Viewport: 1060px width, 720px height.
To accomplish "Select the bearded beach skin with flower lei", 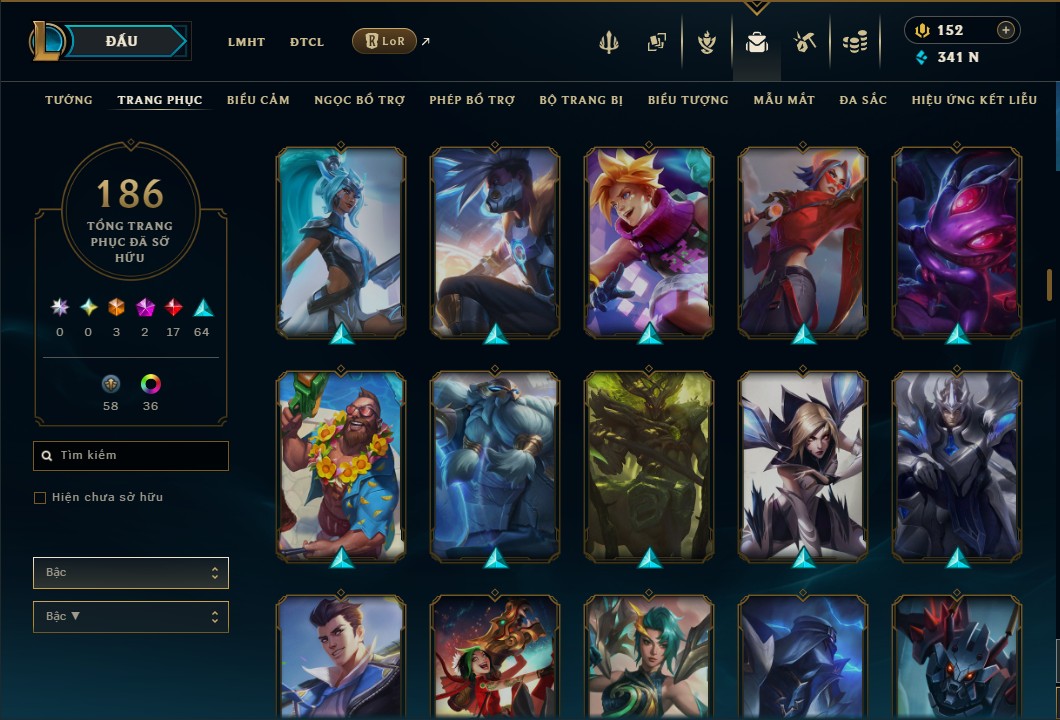I will tap(341, 464).
